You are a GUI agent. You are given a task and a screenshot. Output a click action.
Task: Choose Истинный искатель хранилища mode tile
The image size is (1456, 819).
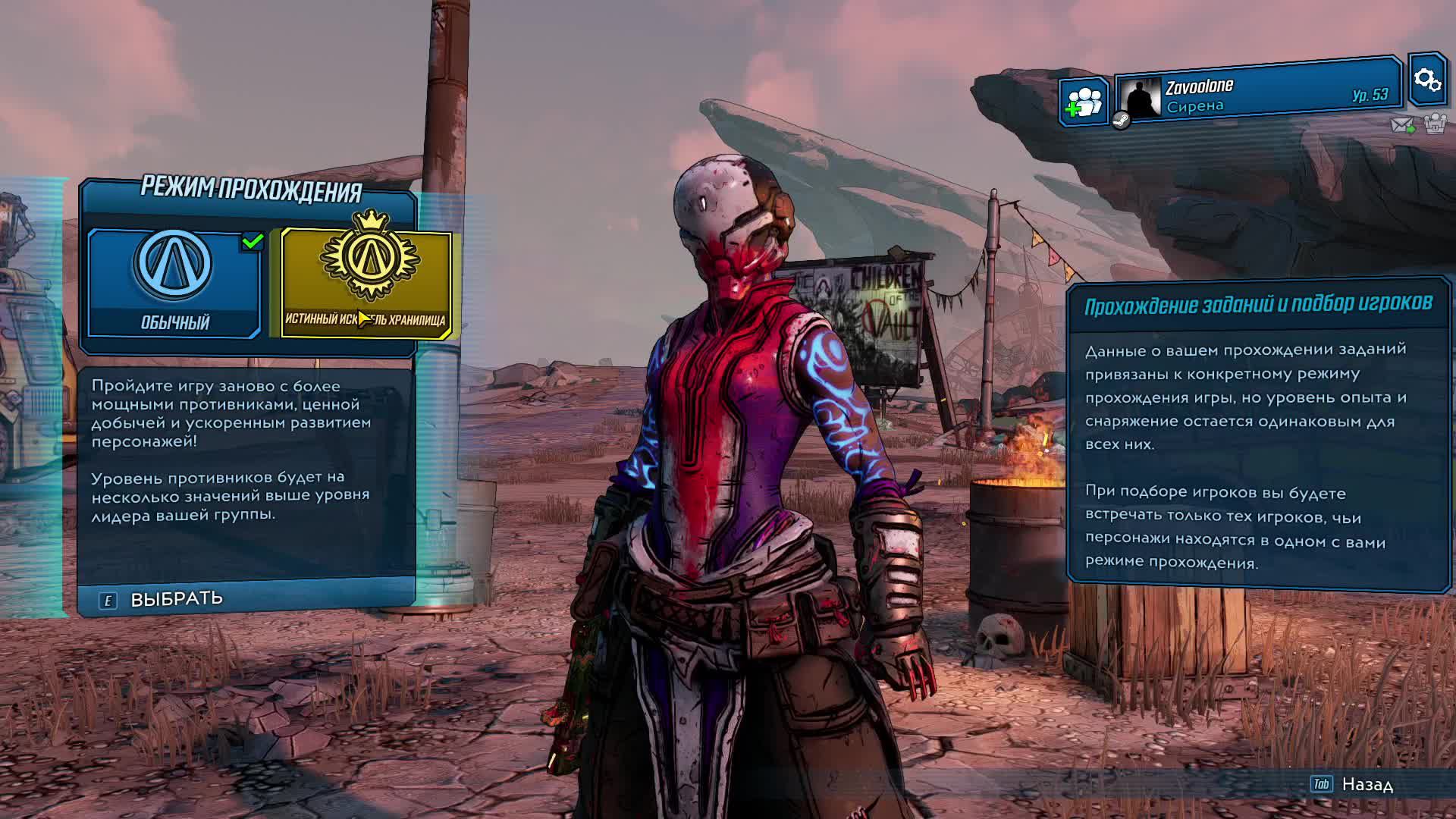[366, 282]
